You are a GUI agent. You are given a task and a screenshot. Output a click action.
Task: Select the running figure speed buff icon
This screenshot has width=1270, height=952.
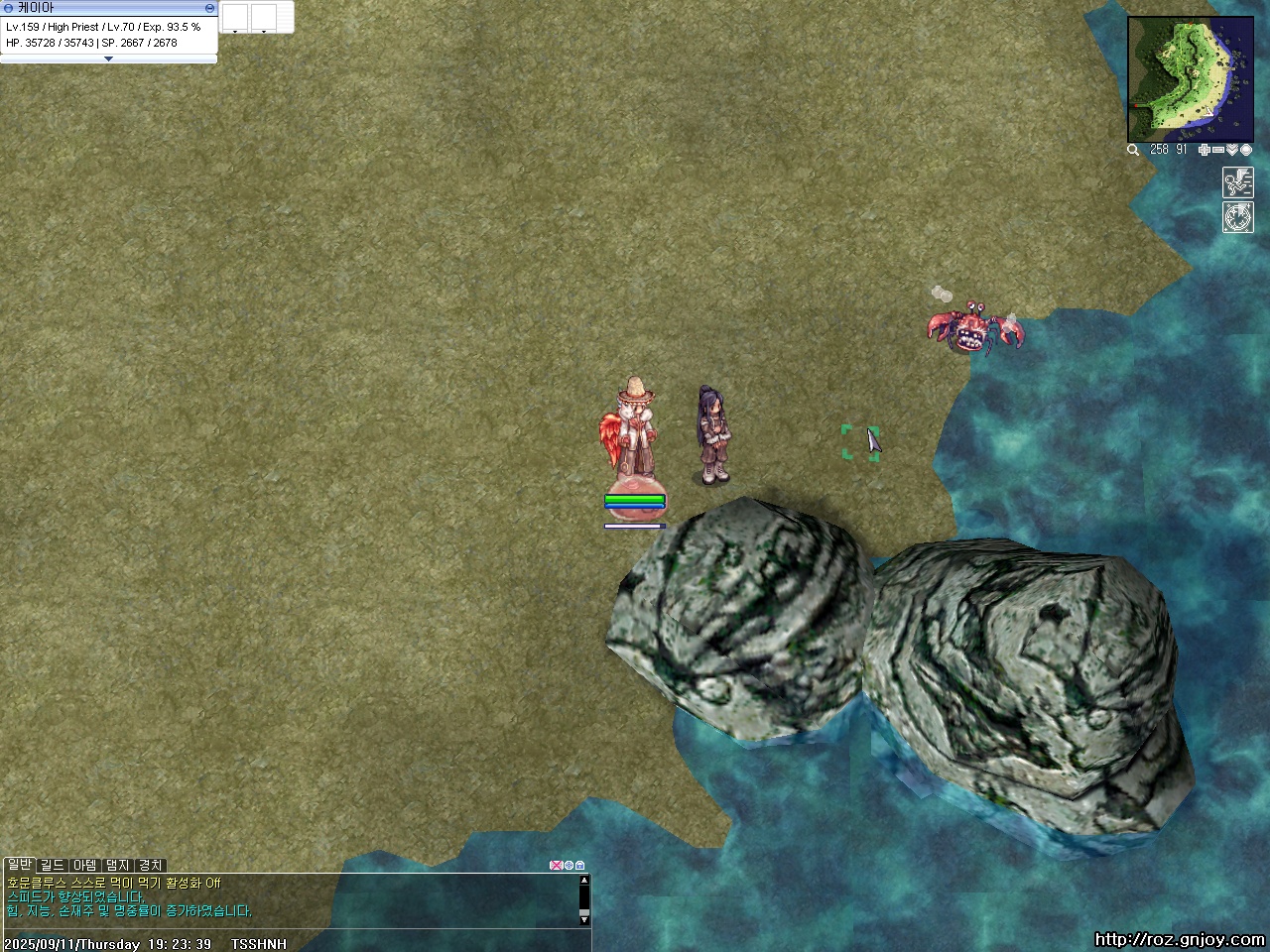coord(1237,182)
